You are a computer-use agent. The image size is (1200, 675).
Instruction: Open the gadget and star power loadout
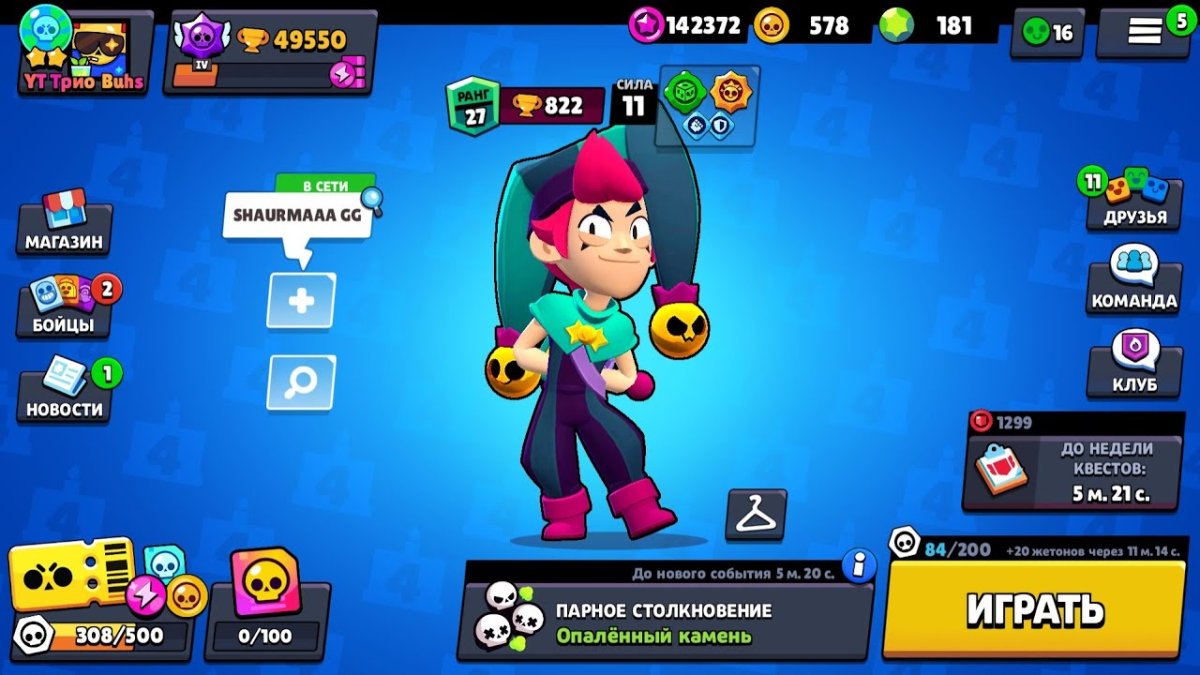(708, 107)
